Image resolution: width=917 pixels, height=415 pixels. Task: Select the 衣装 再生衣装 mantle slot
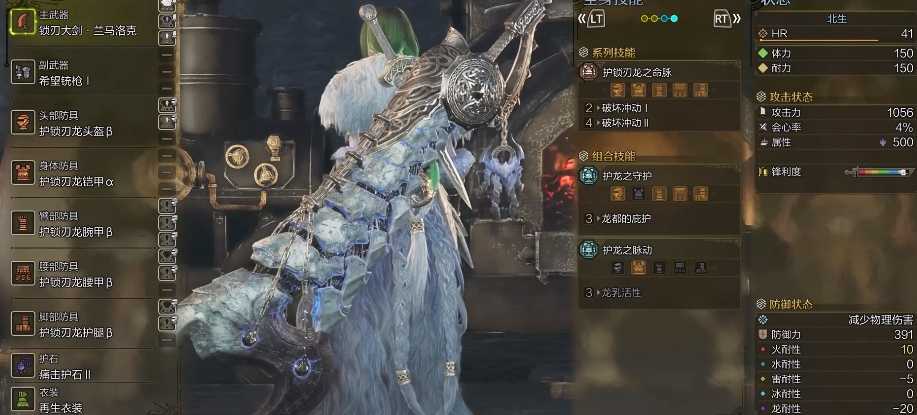point(82,401)
